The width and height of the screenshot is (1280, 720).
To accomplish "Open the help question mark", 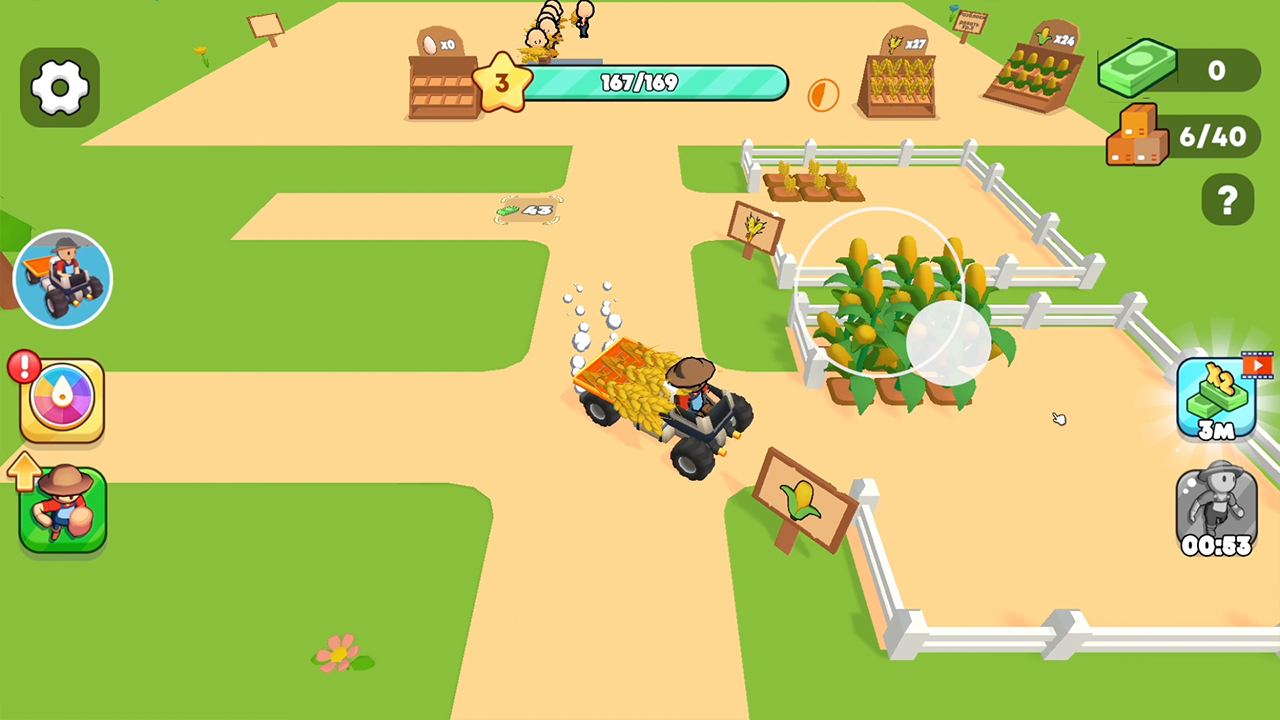I will click(x=1227, y=199).
